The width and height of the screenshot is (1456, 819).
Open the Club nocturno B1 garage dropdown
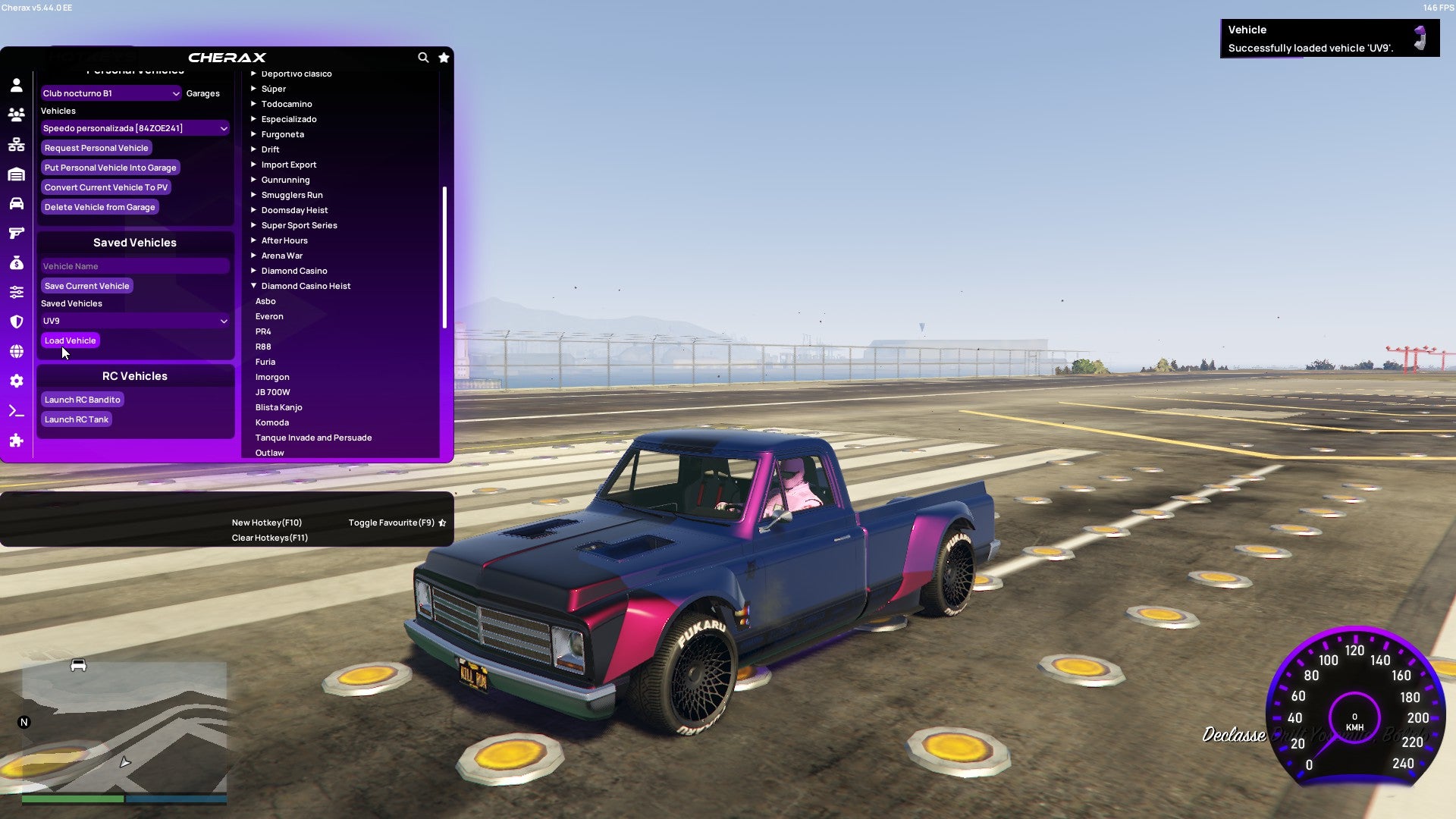(x=111, y=93)
